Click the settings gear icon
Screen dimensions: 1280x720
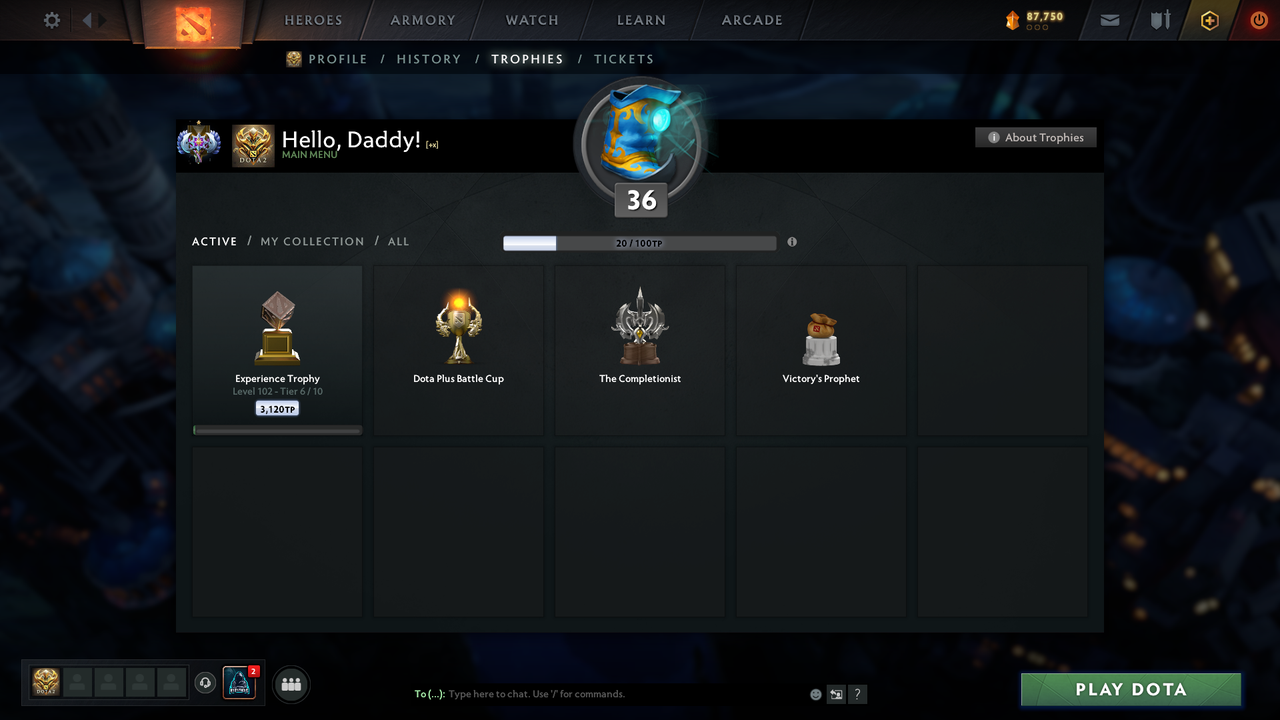[x=51, y=19]
